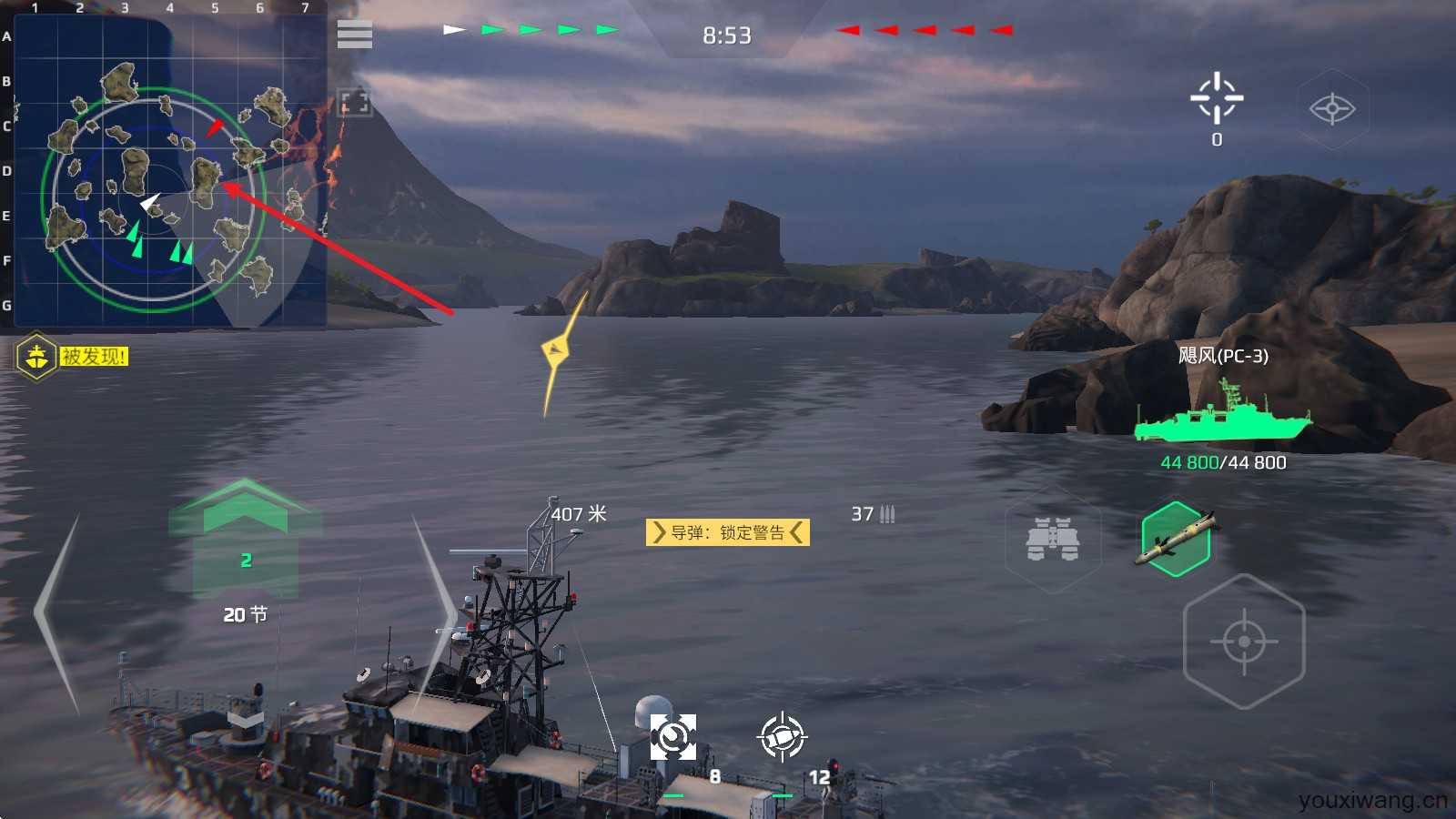Select the green missile weapon
This screenshot has height=819, width=1456.
pyautogui.click(x=1176, y=539)
